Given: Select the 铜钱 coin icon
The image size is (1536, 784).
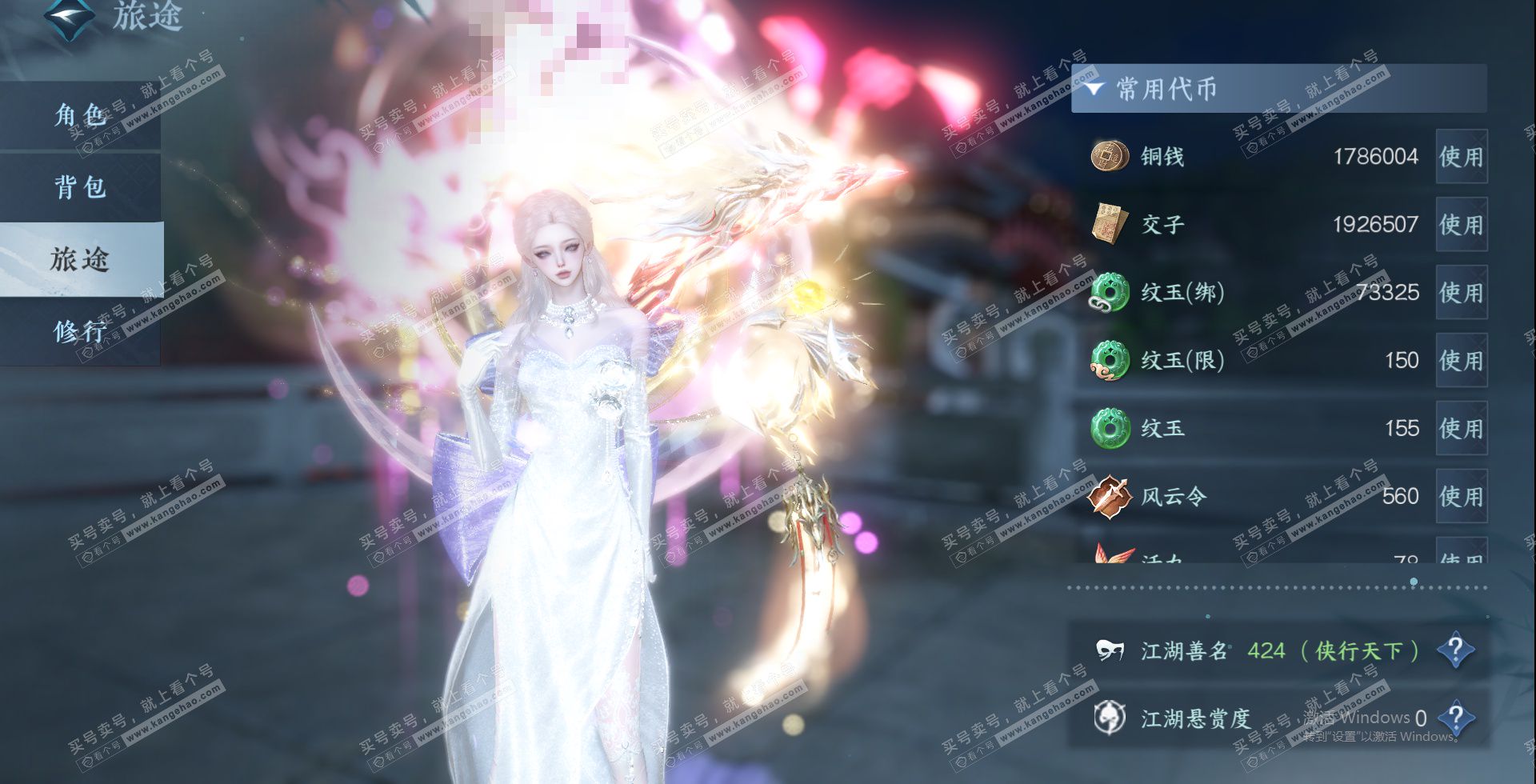Looking at the screenshot, I should click(1110, 156).
